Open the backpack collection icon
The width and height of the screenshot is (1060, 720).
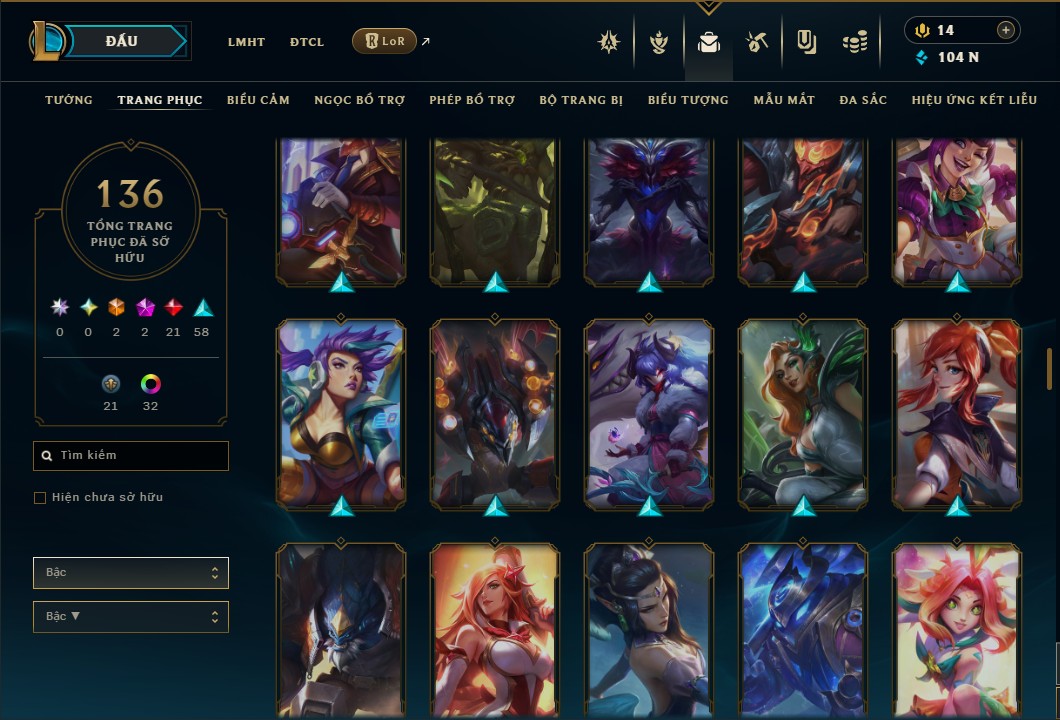coord(709,42)
